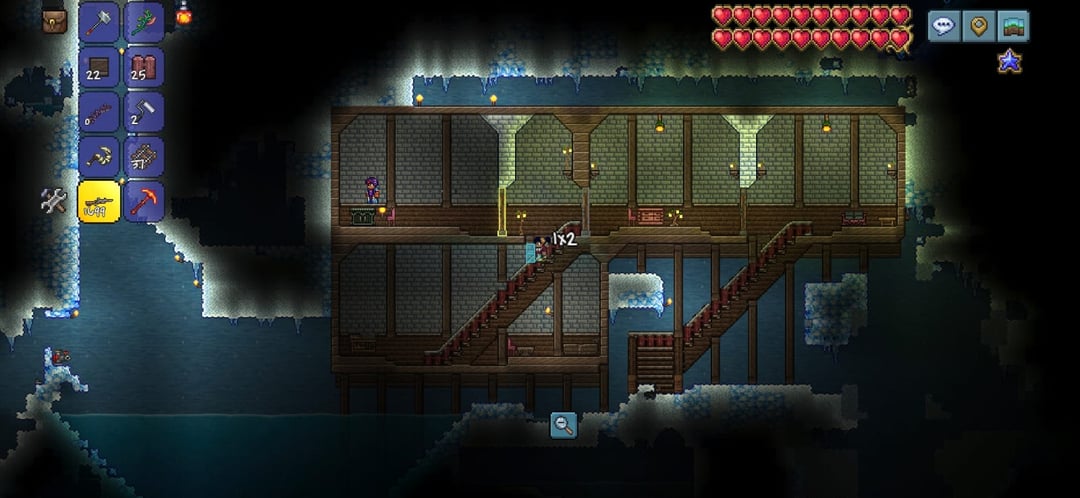Choose the red wall stack of 25
Viewport: 1080px width, 498px height.
pos(144,67)
